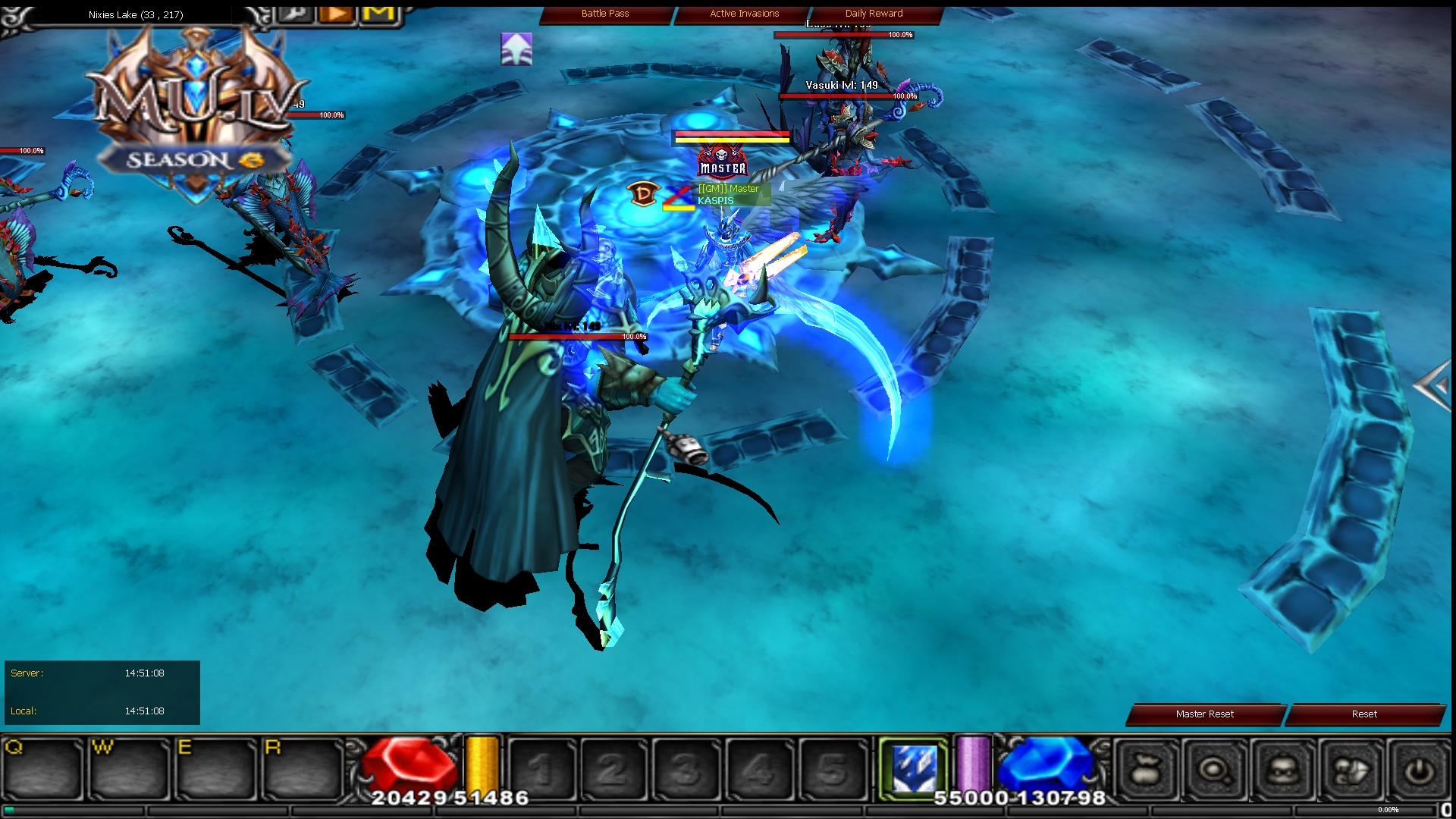
Task: Open the Daily Reward tab
Action: click(x=873, y=13)
